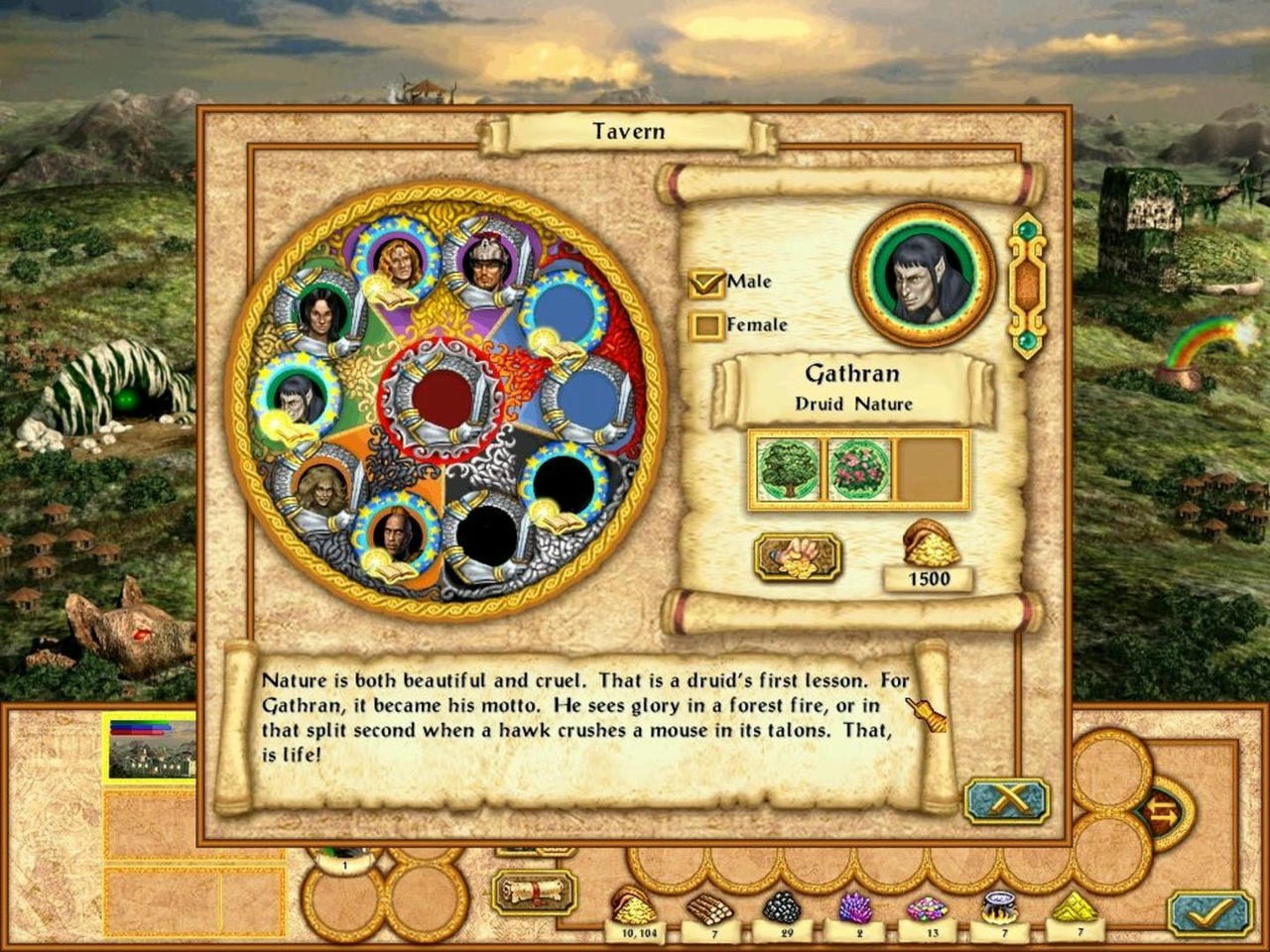Close the Tavern window
Screen dimensions: 1270x952
point(1006,800)
